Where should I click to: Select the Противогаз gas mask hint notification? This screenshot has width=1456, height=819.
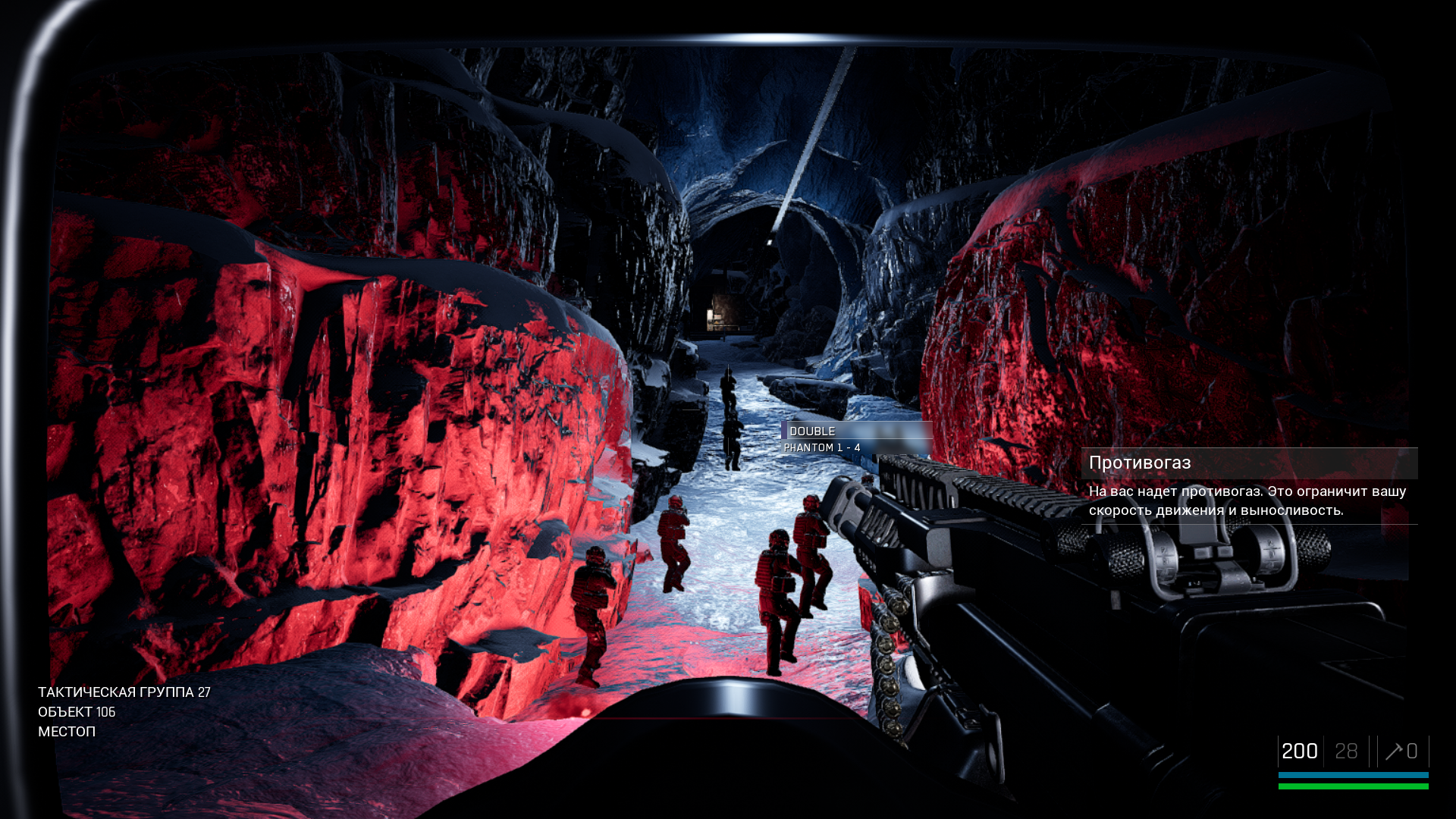tap(1248, 485)
